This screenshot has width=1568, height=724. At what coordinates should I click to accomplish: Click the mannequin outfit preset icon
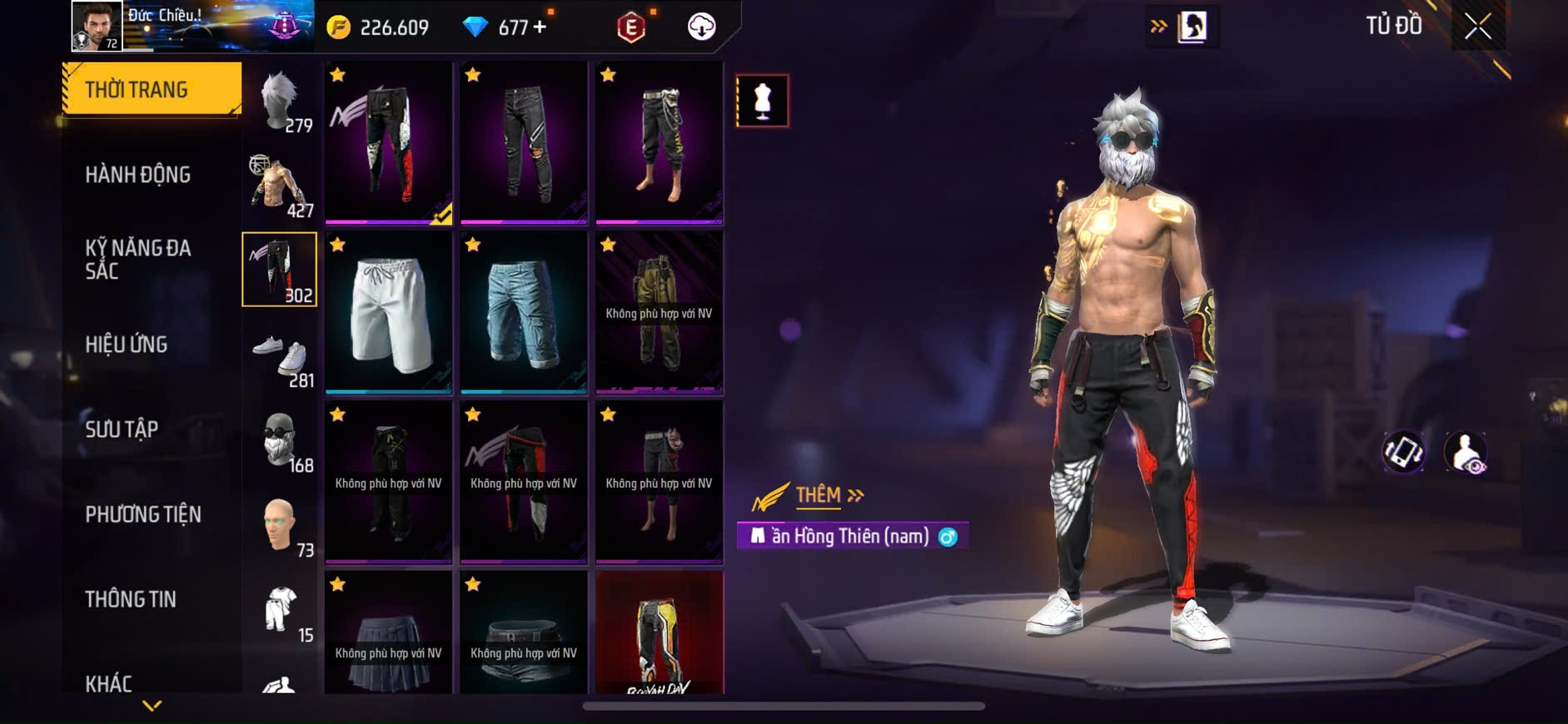[x=762, y=101]
